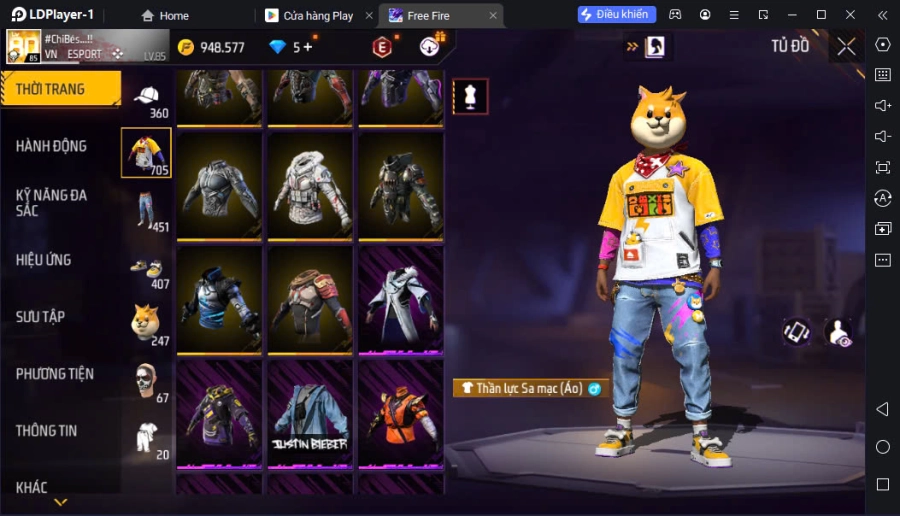900x516 pixels.
Task: Open the Kỹ Năng Đa Sắc section
Action: pos(52,203)
